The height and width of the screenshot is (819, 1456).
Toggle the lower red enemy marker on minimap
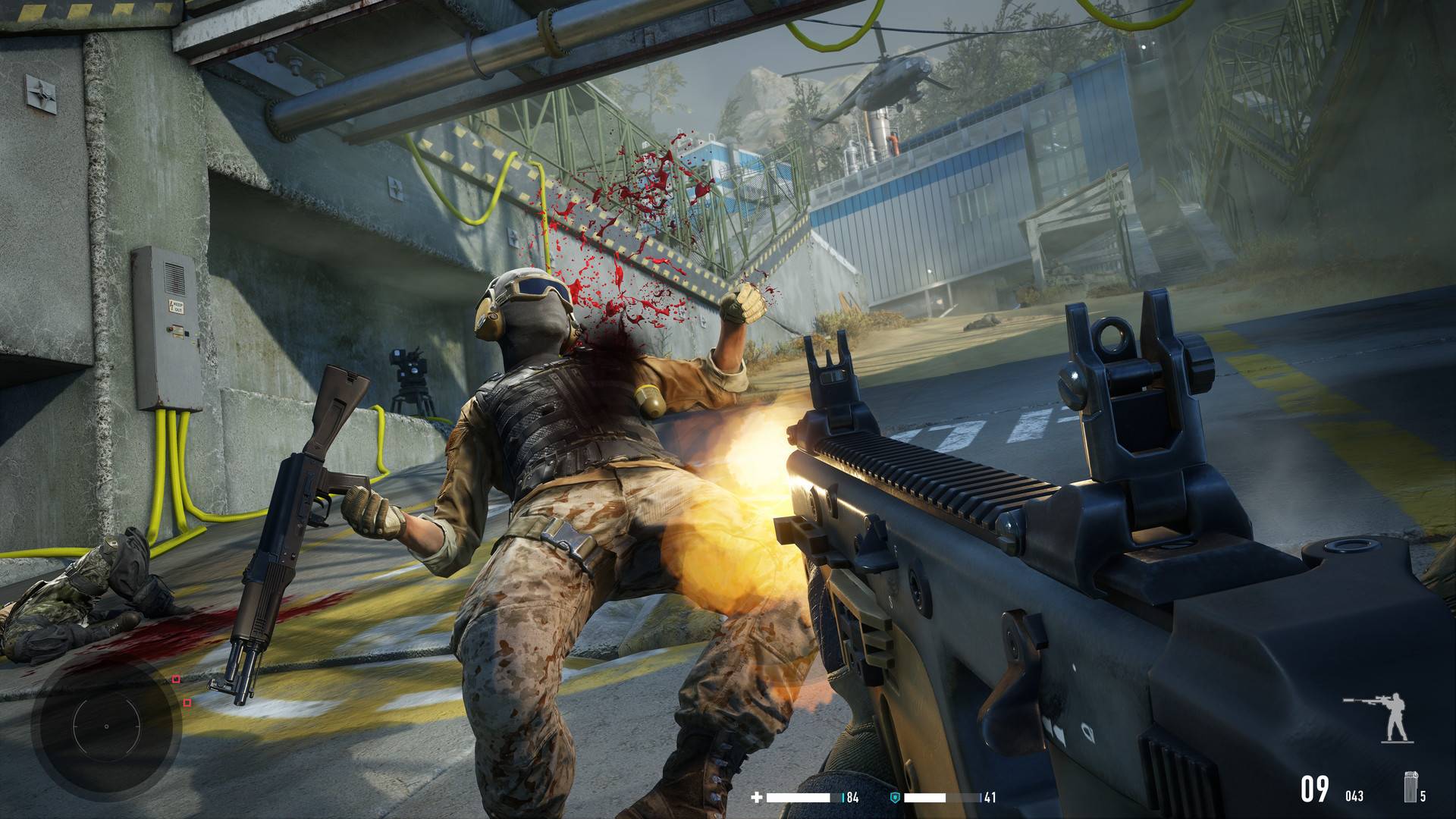tap(187, 704)
